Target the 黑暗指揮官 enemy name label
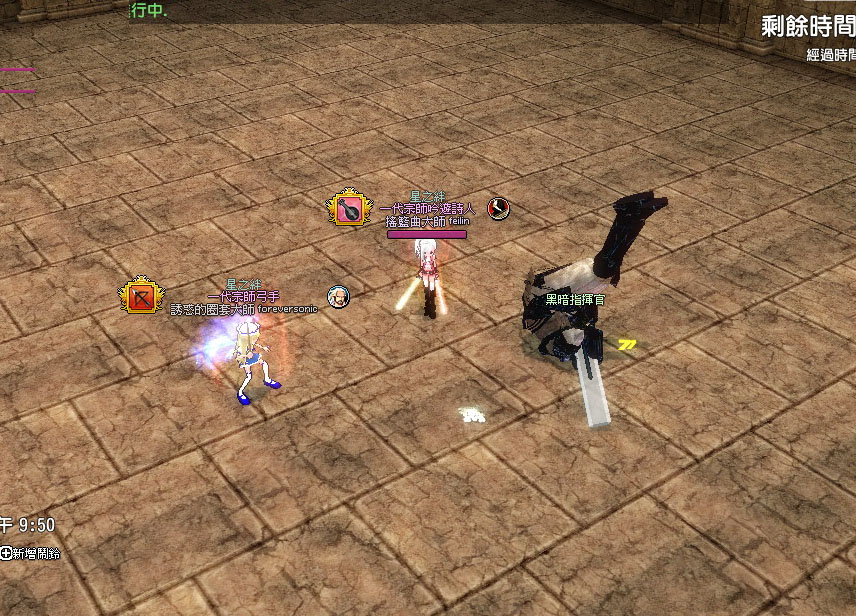856x616 pixels. [x=574, y=298]
